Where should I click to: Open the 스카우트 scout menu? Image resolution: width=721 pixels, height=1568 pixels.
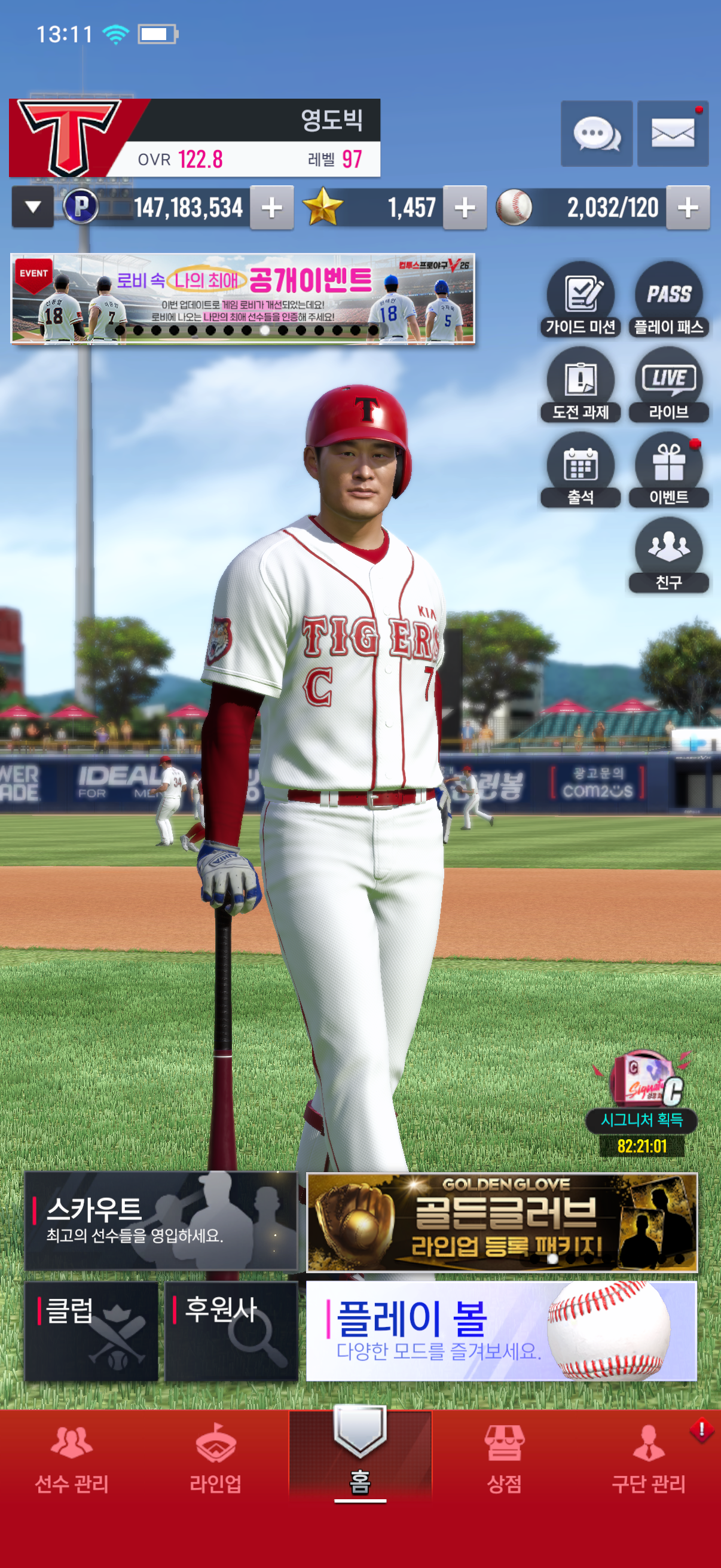(x=161, y=1221)
